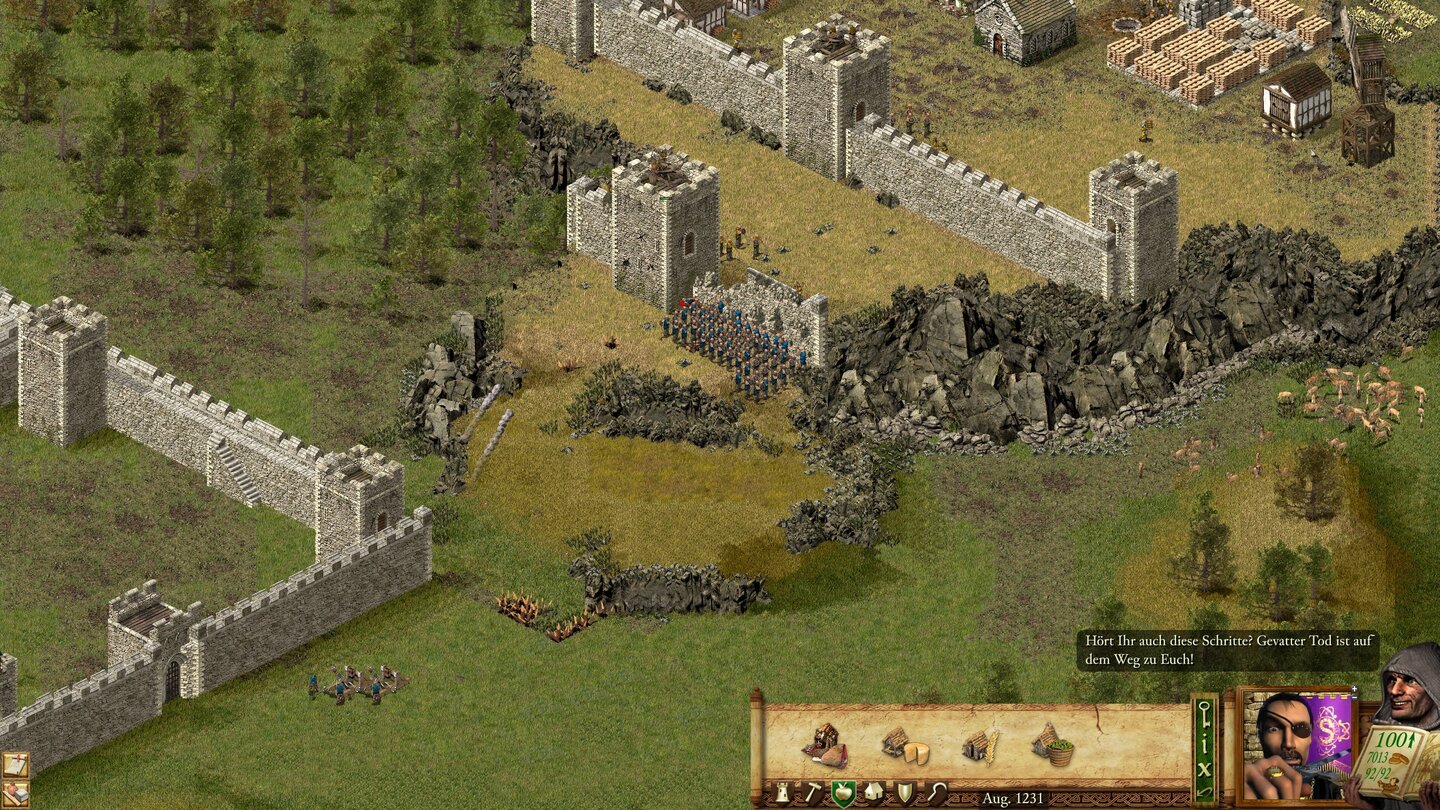Select the industry hammer icon
Image resolution: width=1440 pixels, height=810 pixels.
[811, 793]
